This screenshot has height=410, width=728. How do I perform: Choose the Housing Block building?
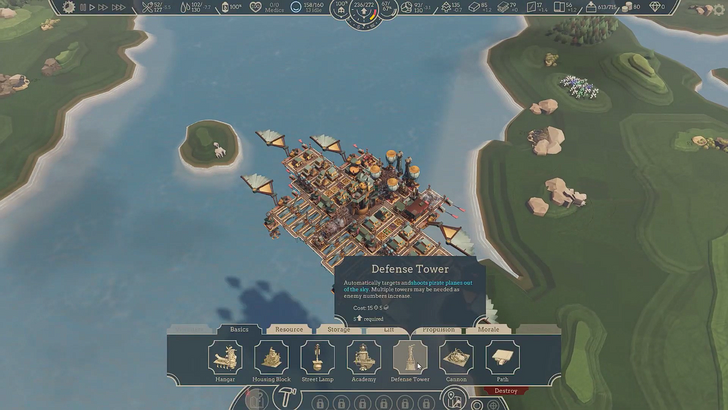pos(271,359)
